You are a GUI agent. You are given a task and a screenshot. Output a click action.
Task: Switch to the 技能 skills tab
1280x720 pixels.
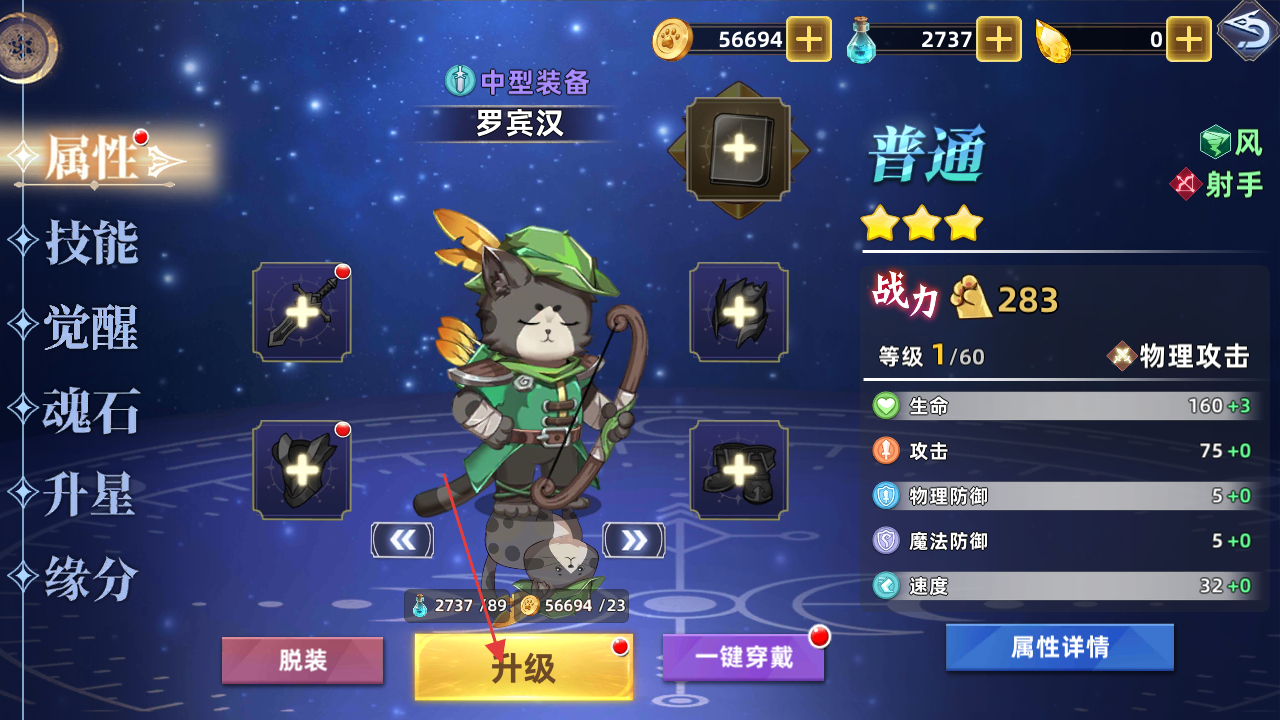pos(90,243)
